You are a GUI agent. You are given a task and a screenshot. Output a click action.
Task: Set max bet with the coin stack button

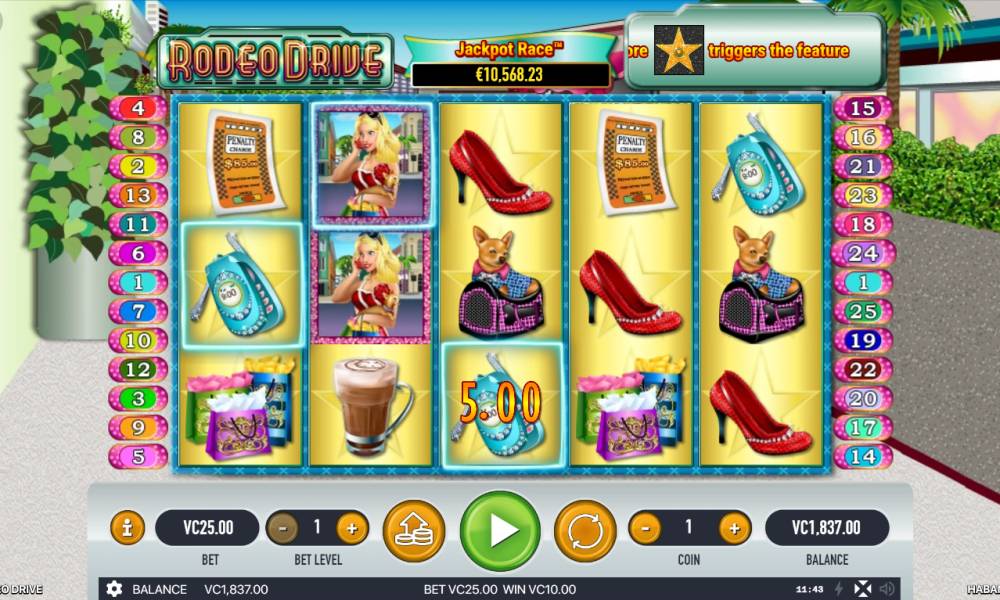(414, 529)
